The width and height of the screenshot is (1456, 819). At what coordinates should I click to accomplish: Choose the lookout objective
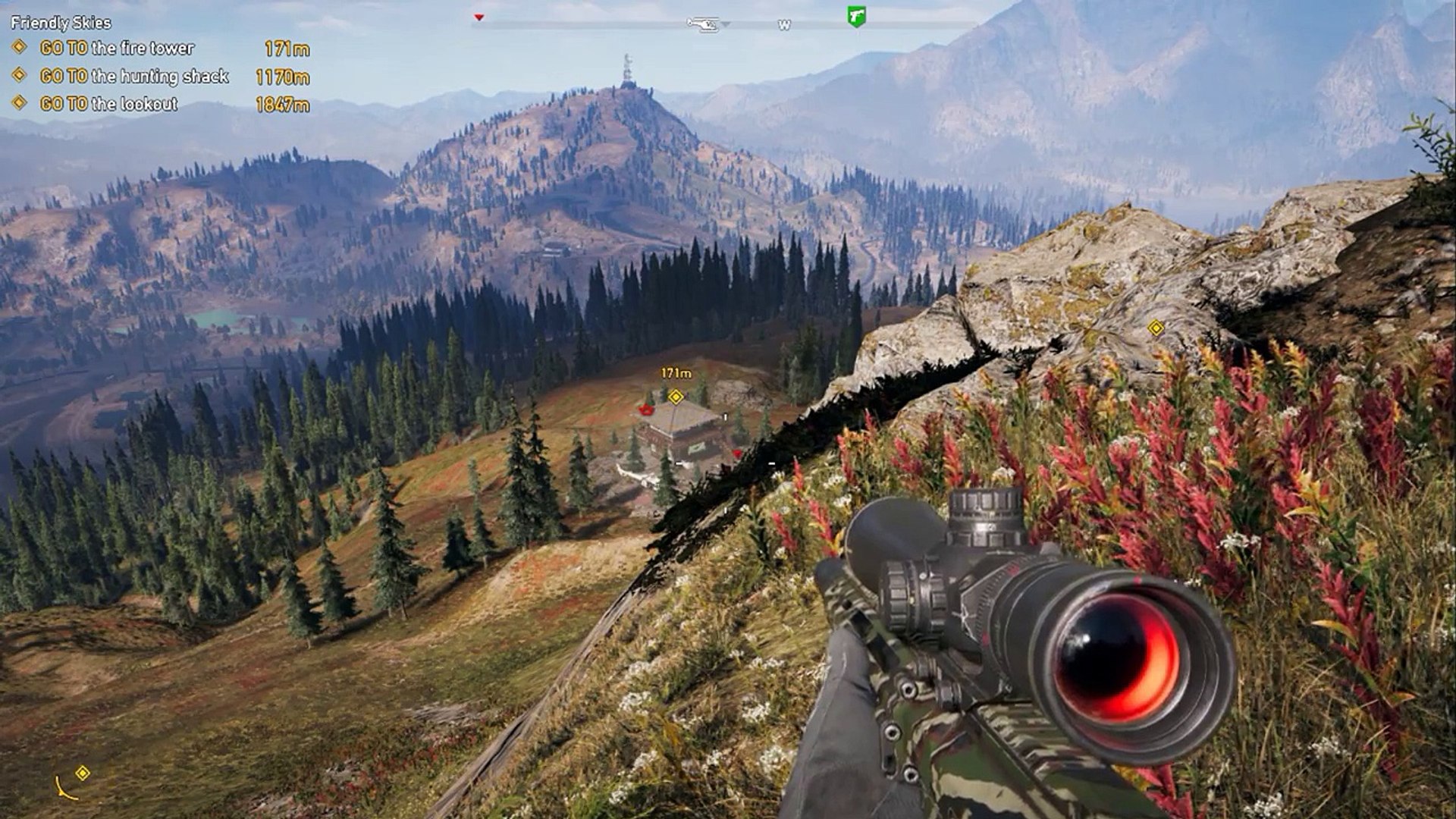(x=108, y=104)
